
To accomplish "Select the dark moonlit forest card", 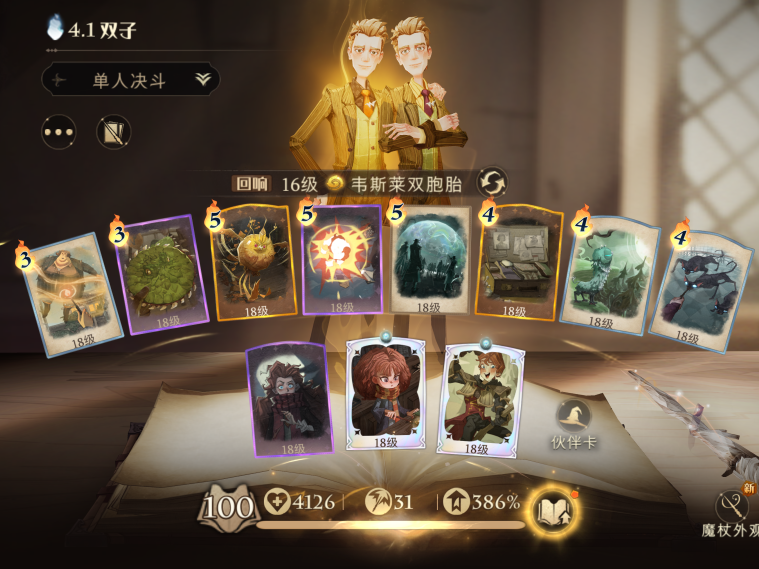I will coord(431,261).
